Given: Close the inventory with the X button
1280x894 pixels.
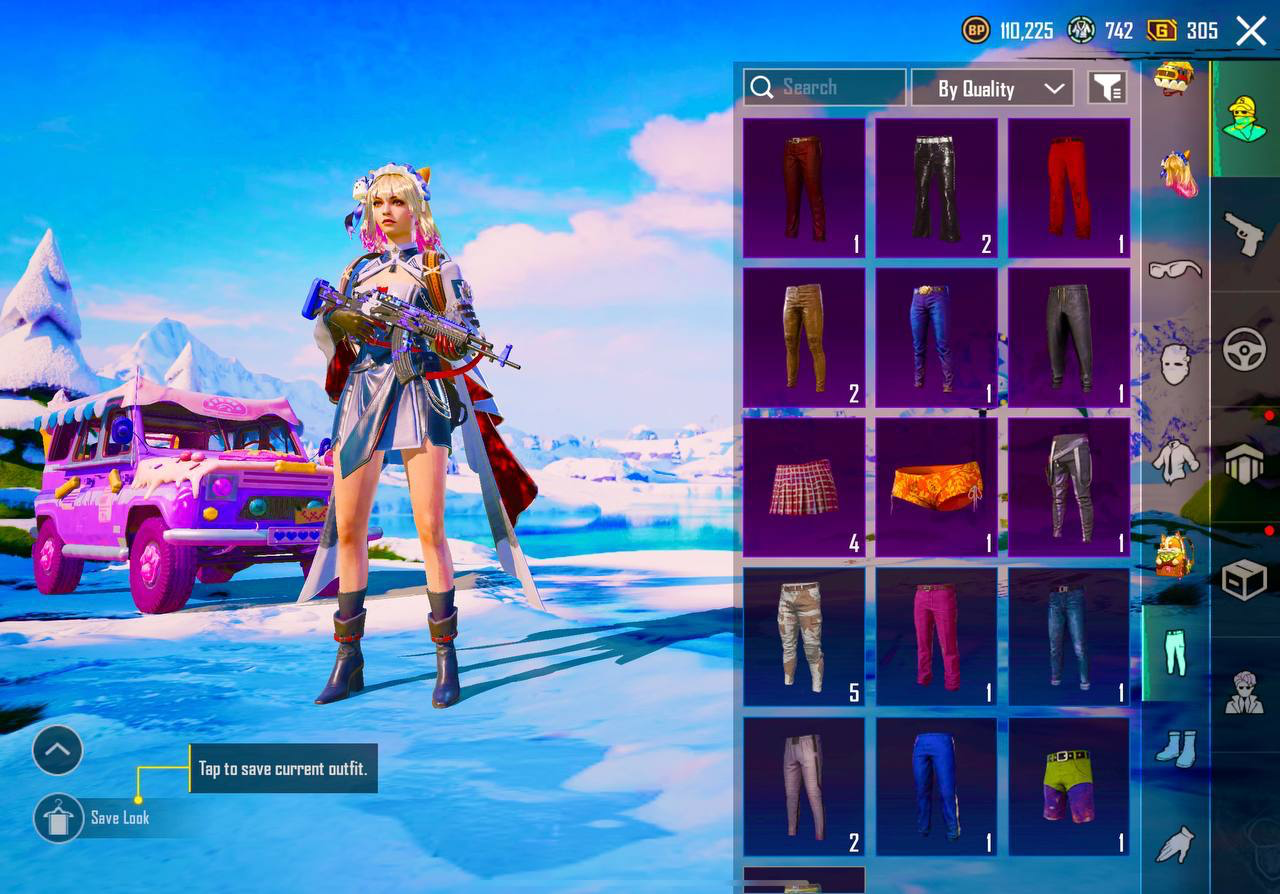Looking at the screenshot, I should 1251,31.
